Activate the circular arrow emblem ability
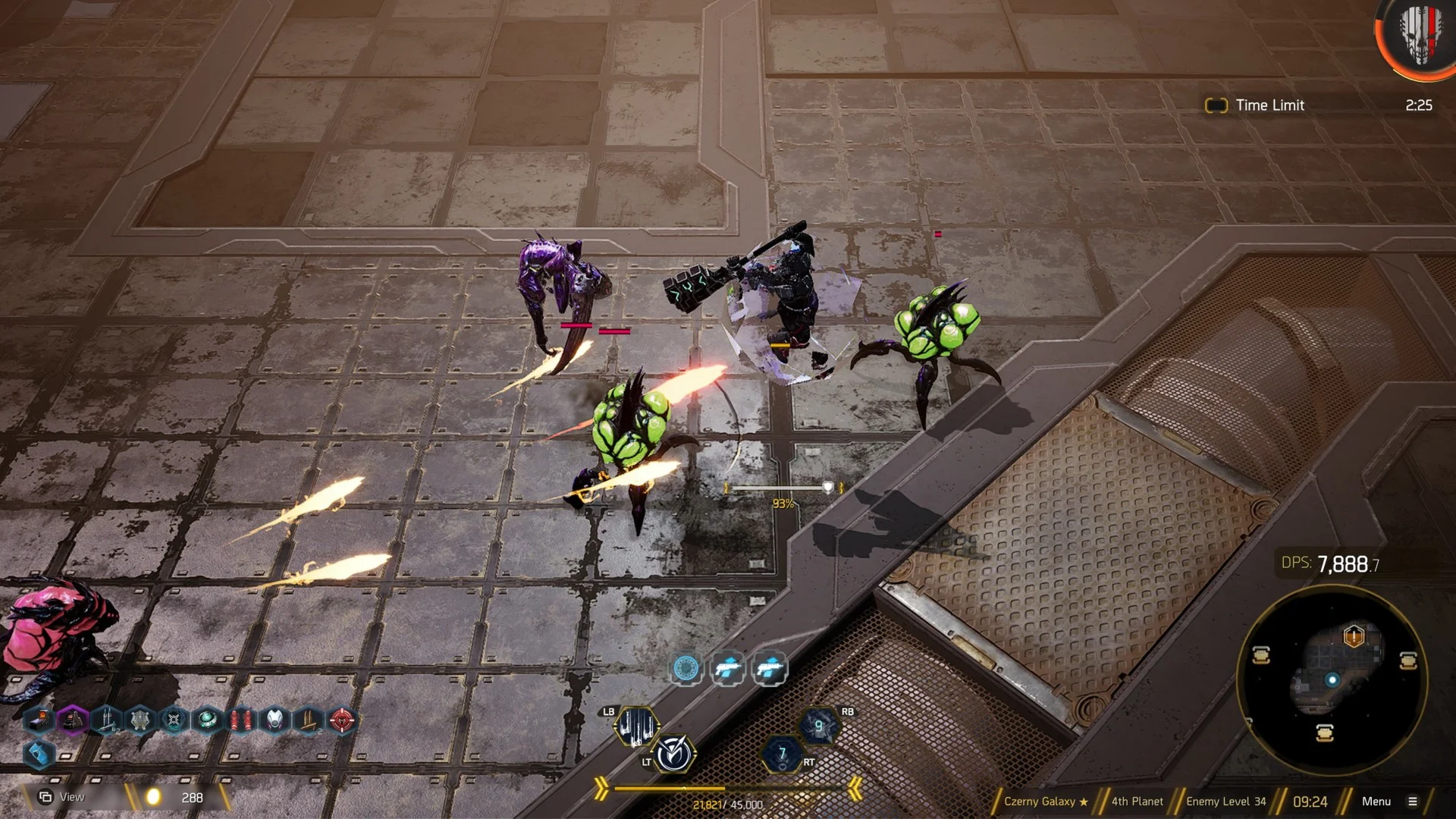 (673, 755)
